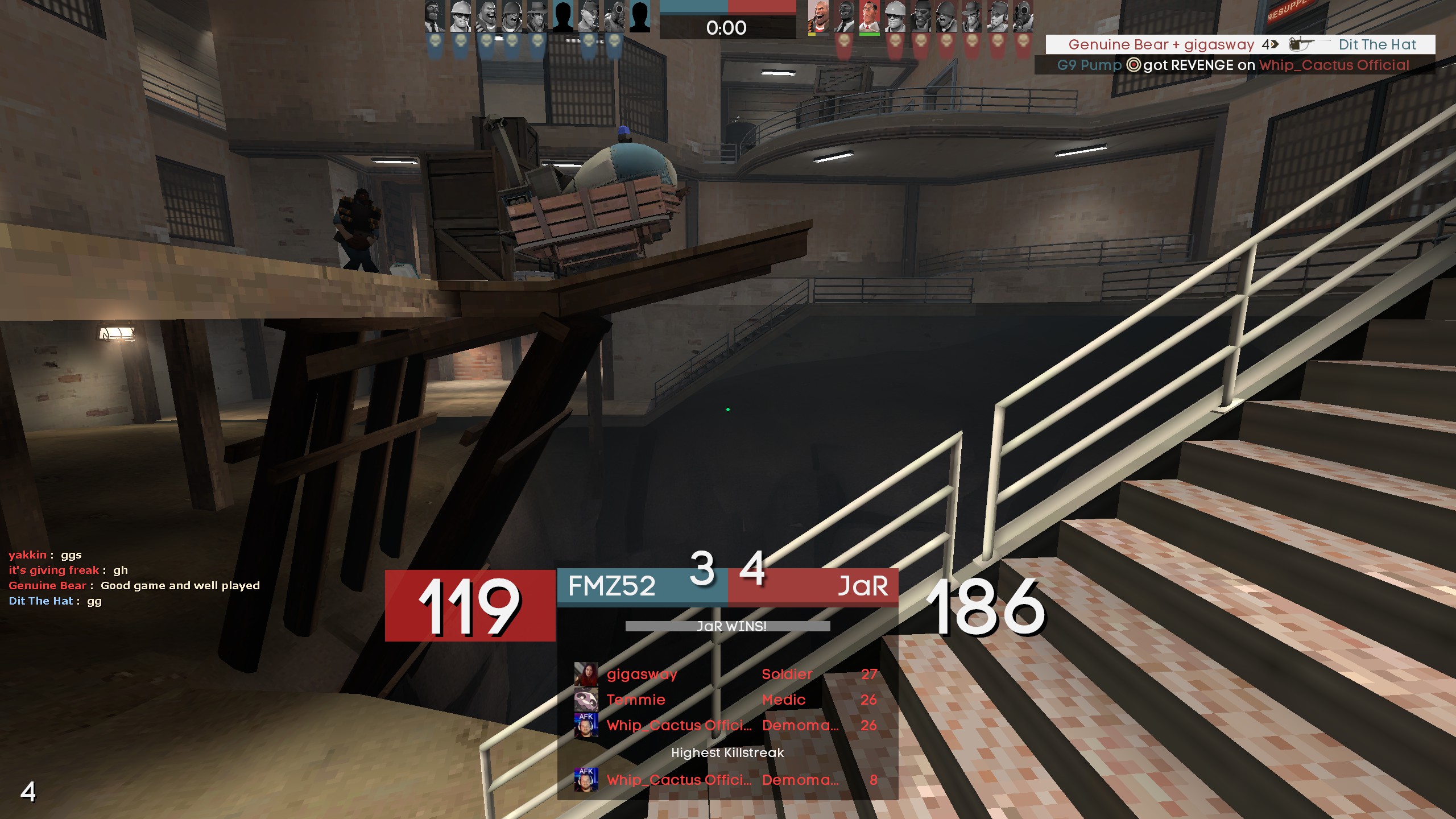Click the BLU Pyro portrait
Viewport: 1456px width, 819px height.
click(x=614, y=17)
